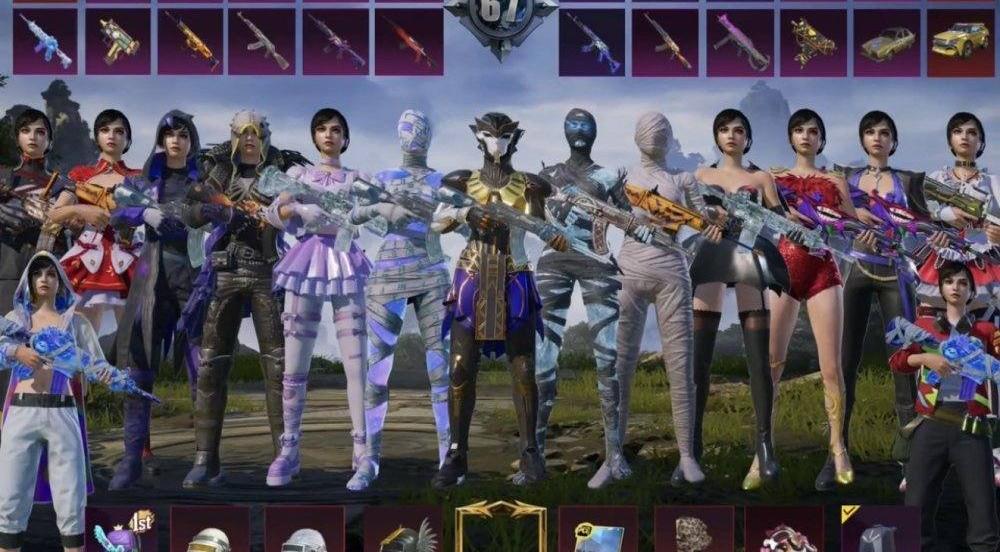Screen dimensions: 1000x552
Task: Pick the yellow car on the red tile
Action: coord(960,42)
